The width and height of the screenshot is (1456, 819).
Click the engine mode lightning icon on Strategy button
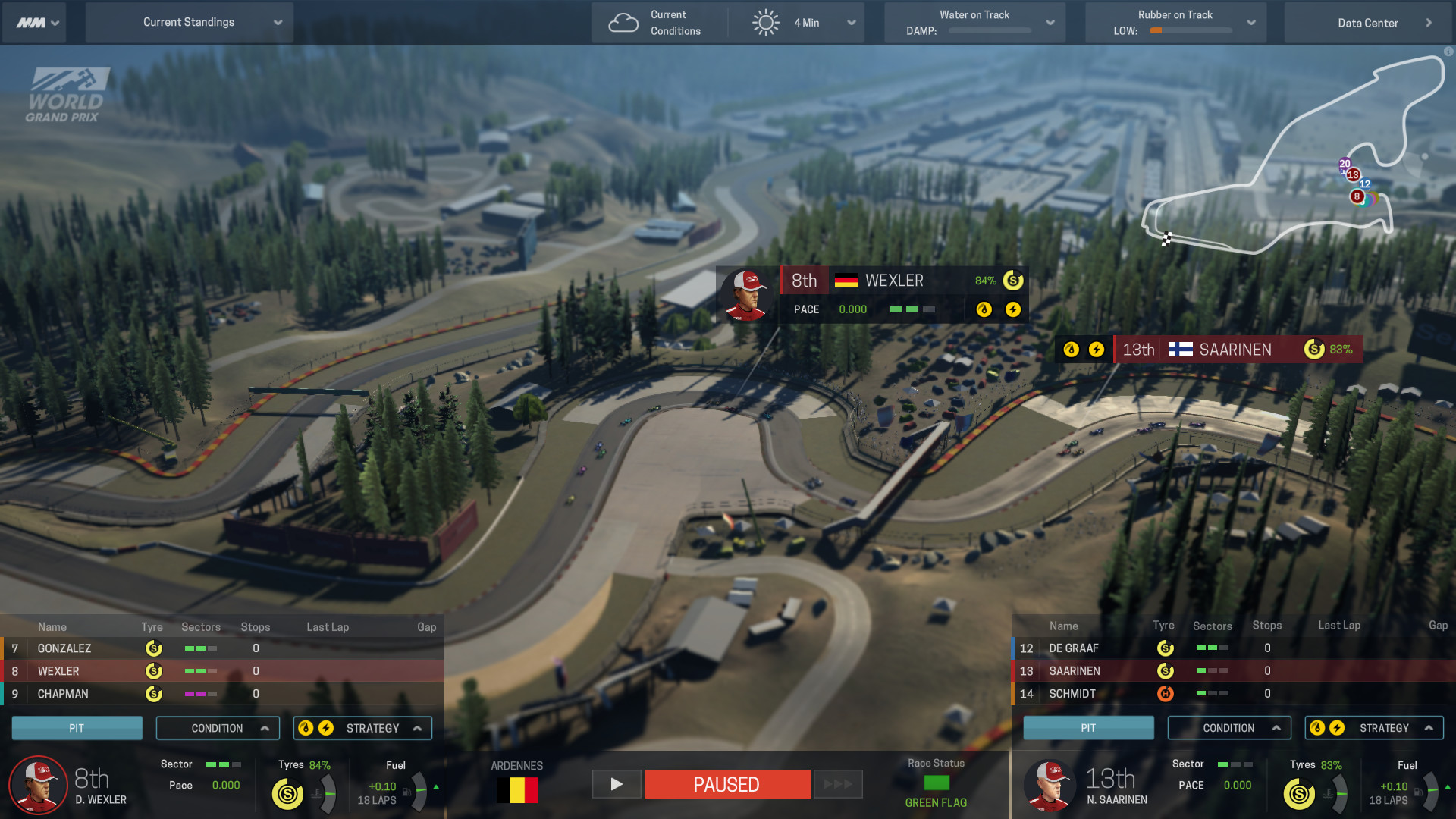click(x=327, y=727)
